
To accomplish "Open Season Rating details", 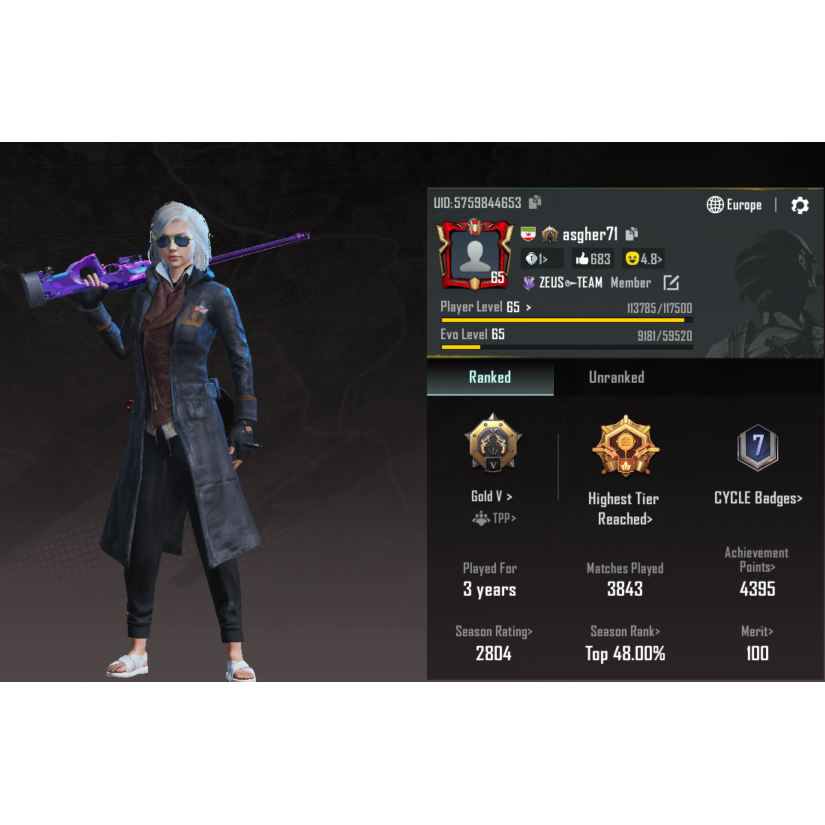I will (494, 631).
